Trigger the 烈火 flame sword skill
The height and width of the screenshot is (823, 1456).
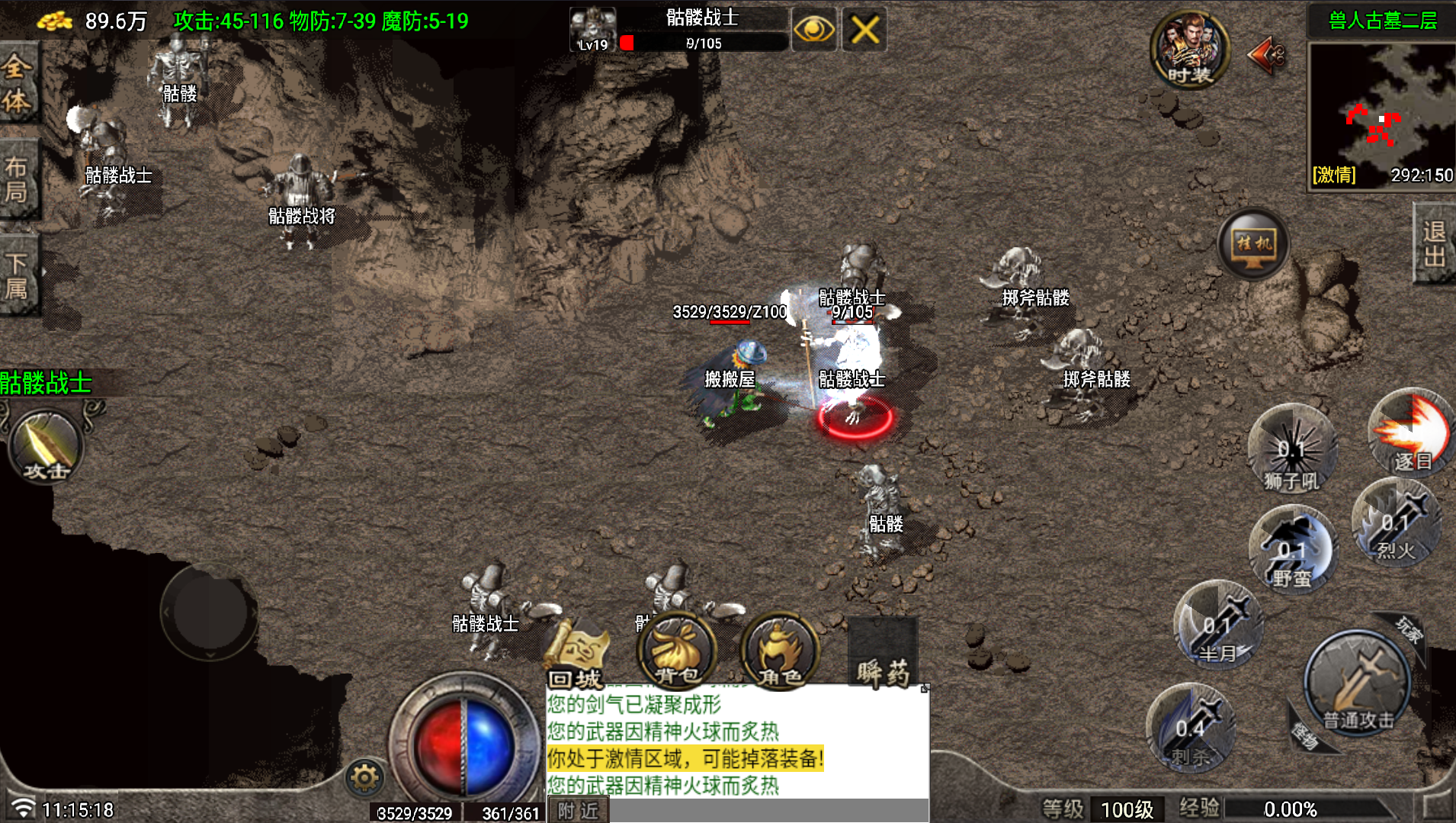point(1397,523)
